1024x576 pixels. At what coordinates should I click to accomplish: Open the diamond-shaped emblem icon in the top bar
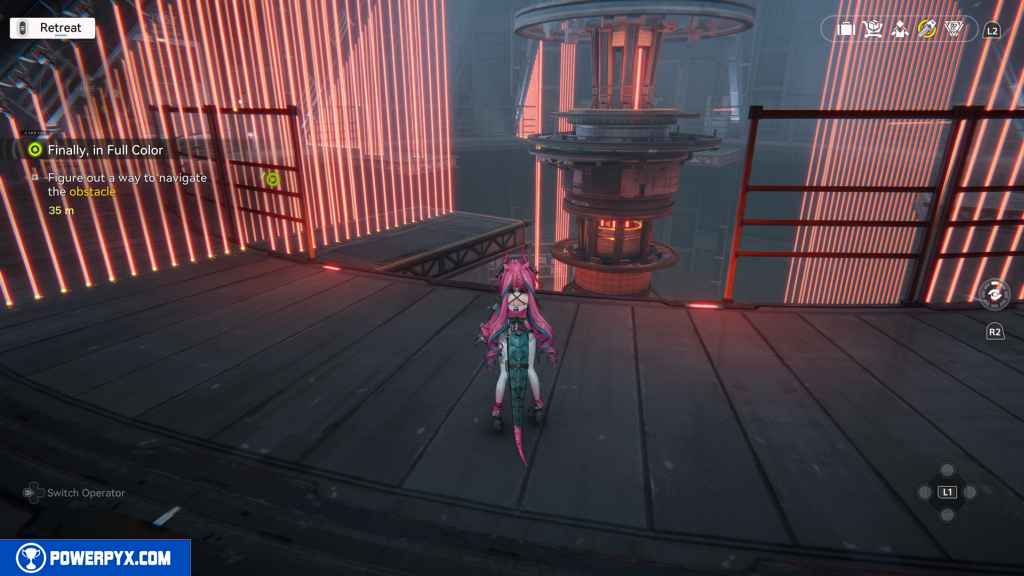point(955,29)
